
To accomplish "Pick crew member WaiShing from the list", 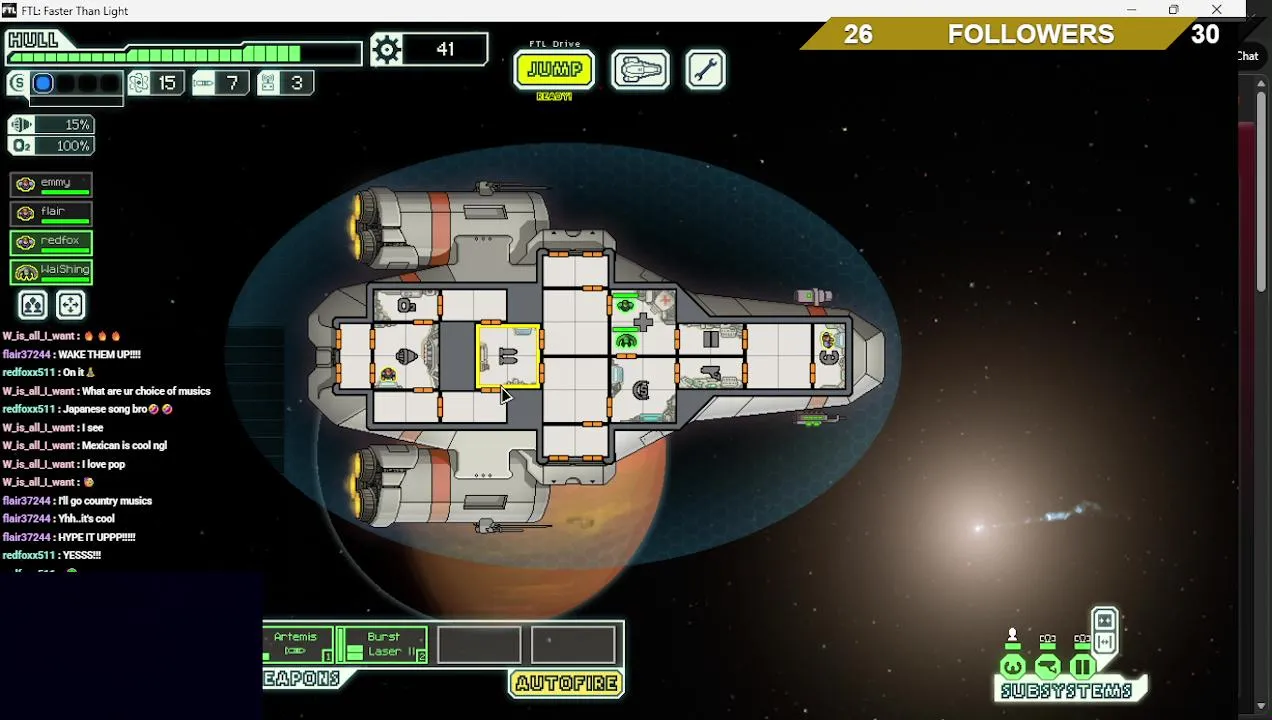I will point(51,271).
